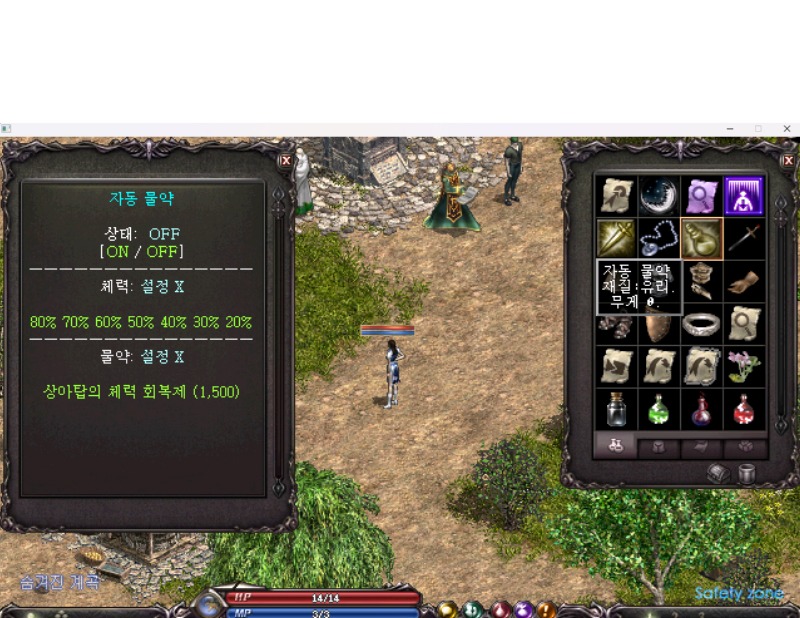The image size is (800, 618).
Task: Pick the 상아탑의 체력 회복제 potion option
Action: [141, 391]
